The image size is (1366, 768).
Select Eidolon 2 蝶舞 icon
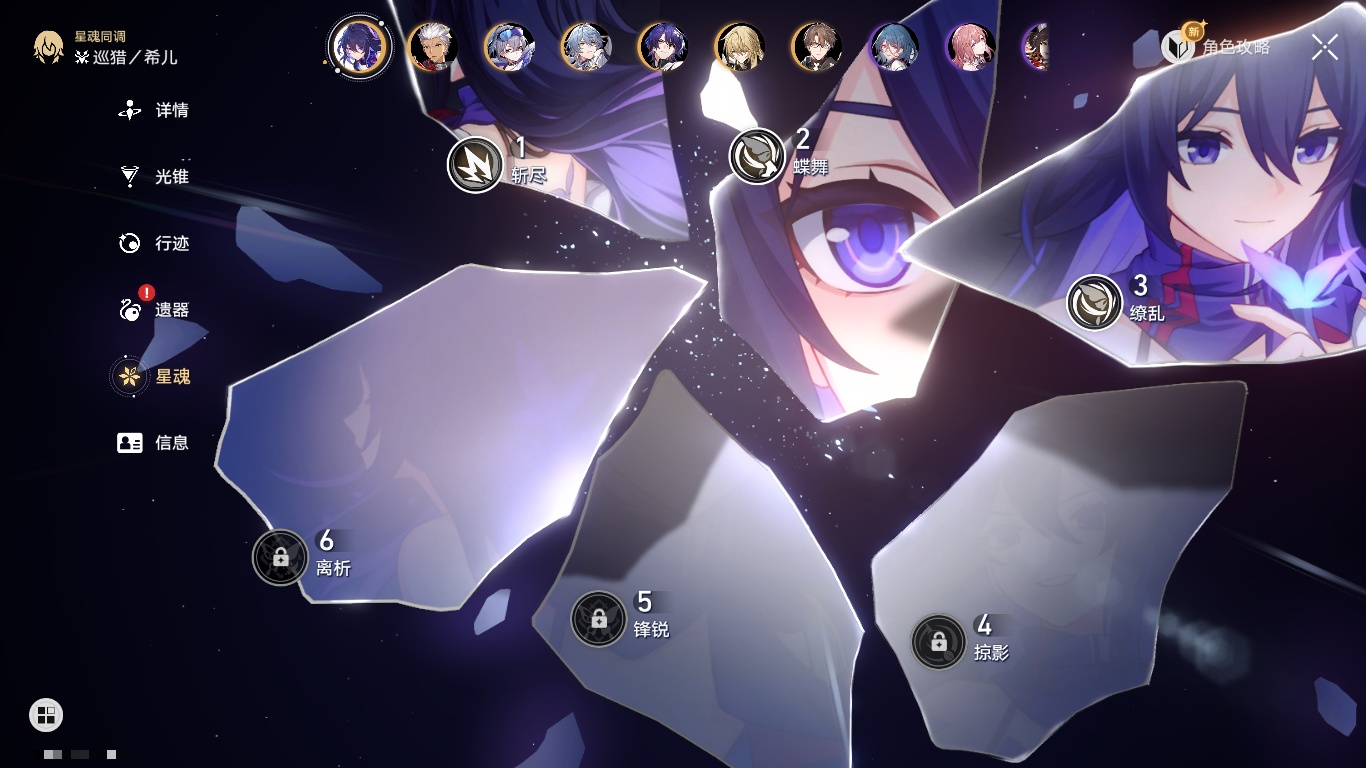(757, 156)
